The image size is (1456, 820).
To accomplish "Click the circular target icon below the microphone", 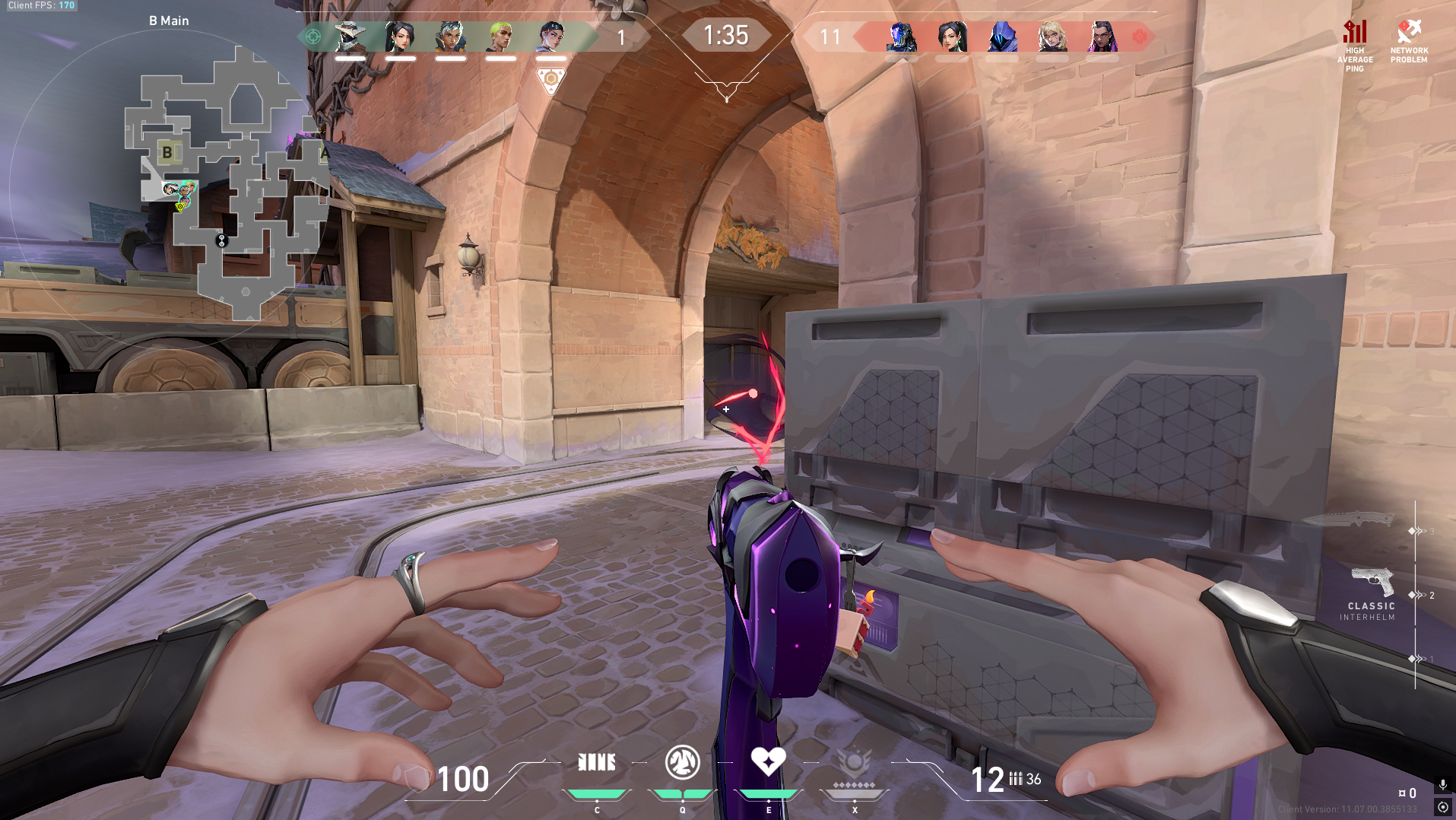I will click(x=1442, y=807).
